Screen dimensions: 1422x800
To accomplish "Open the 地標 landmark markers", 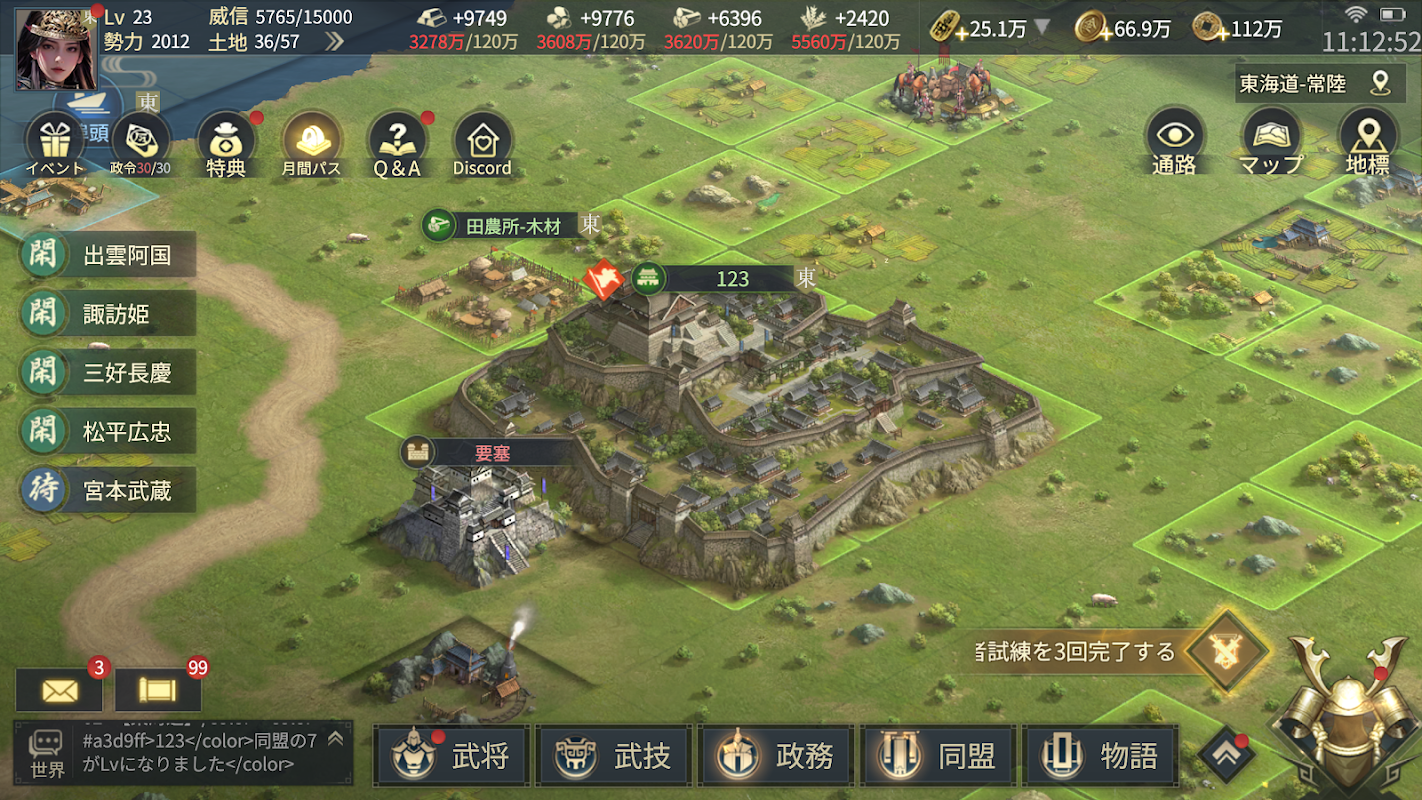I will tap(1367, 140).
